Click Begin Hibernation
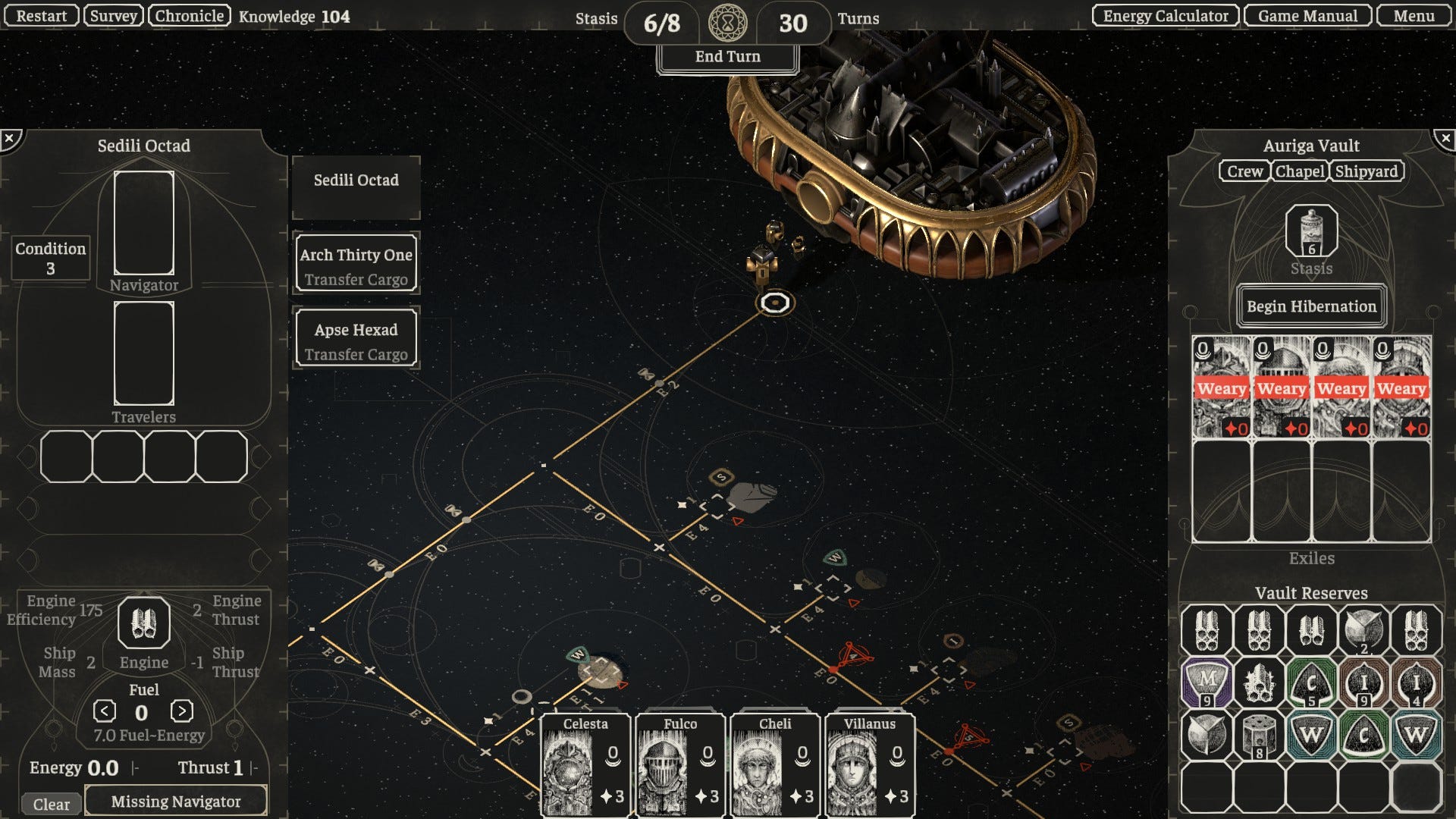The width and height of the screenshot is (1456, 819). click(1311, 306)
